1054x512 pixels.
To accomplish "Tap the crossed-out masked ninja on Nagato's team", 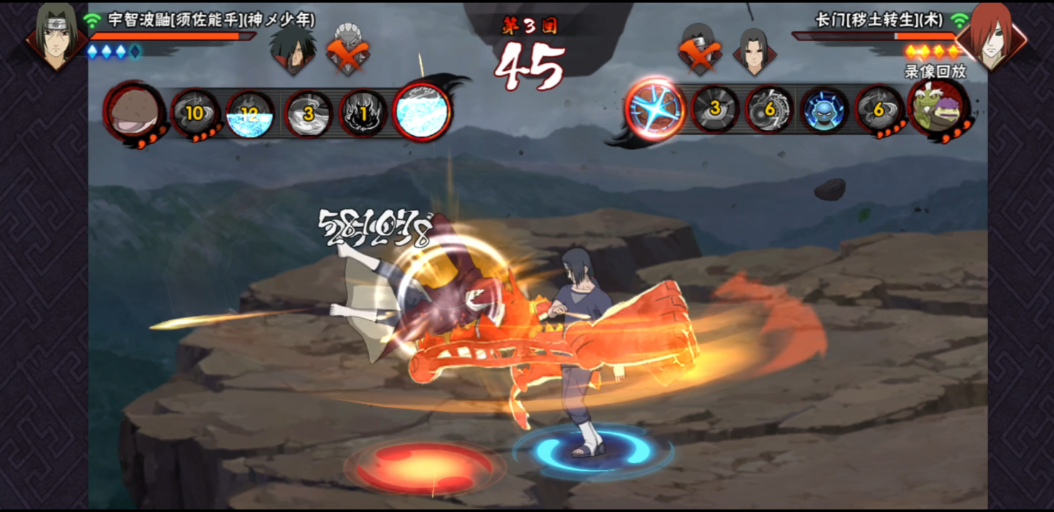I will [x=699, y=48].
